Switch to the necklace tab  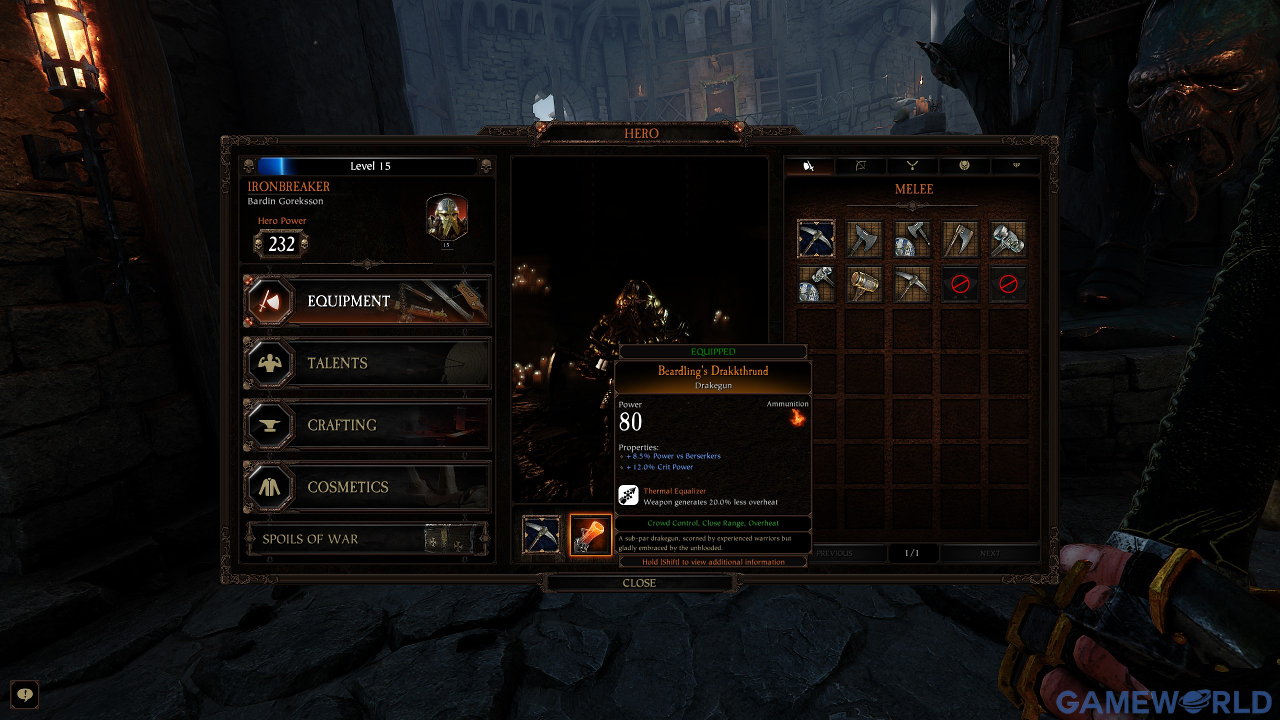tap(913, 166)
